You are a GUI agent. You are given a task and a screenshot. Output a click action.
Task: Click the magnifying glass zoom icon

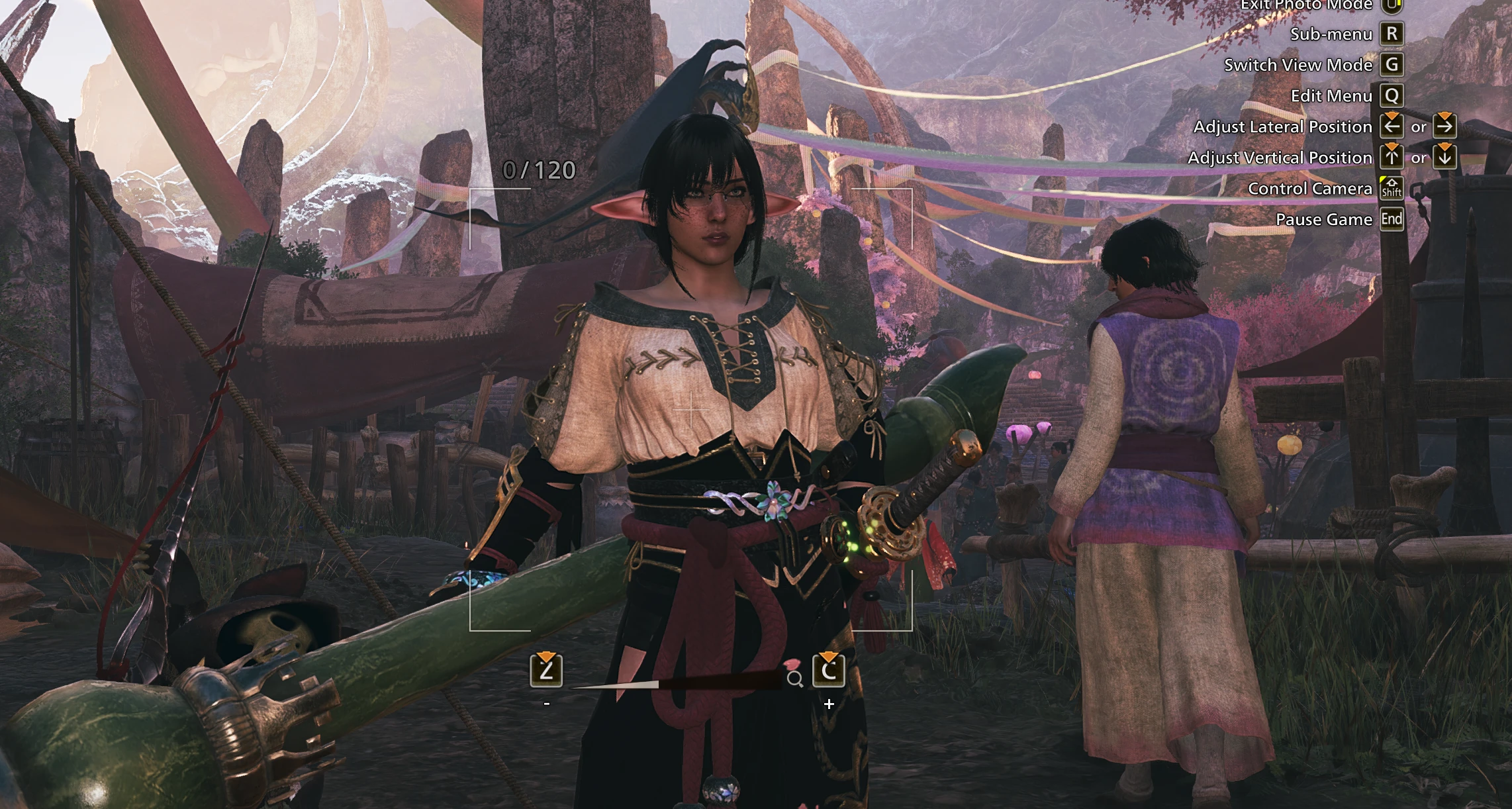[x=795, y=679]
